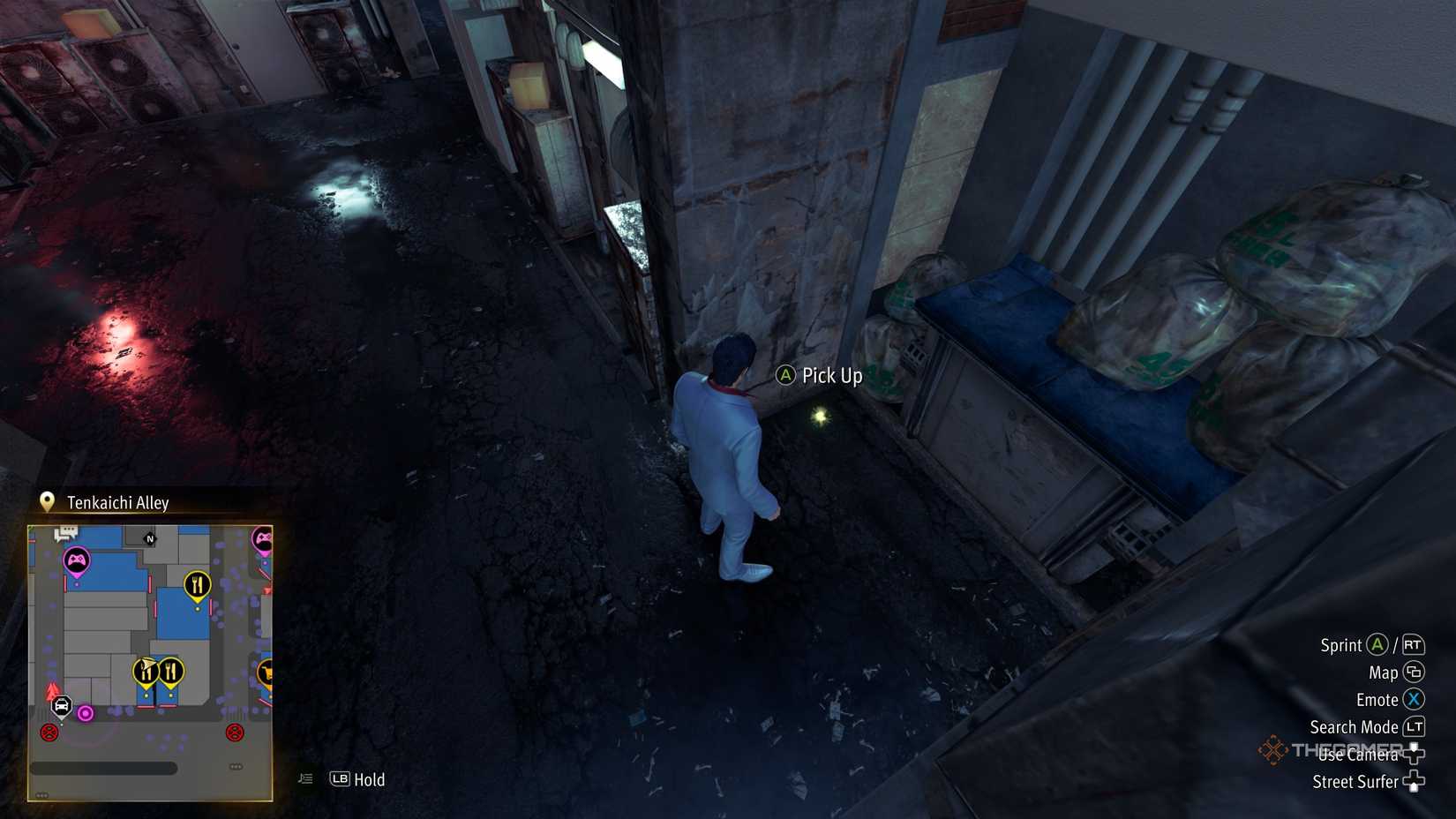The width and height of the screenshot is (1456, 819).
Task: Open the Map via its button prompt
Action: tap(1415, 672)
